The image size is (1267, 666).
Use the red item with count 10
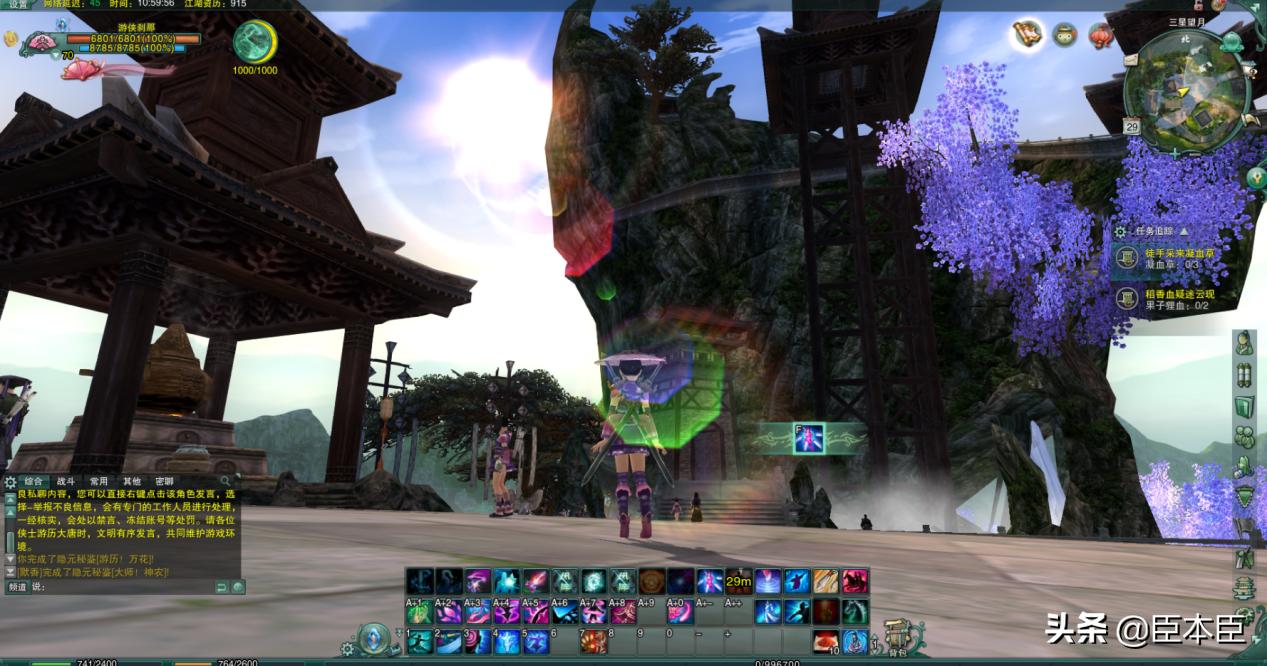[825, 641]
